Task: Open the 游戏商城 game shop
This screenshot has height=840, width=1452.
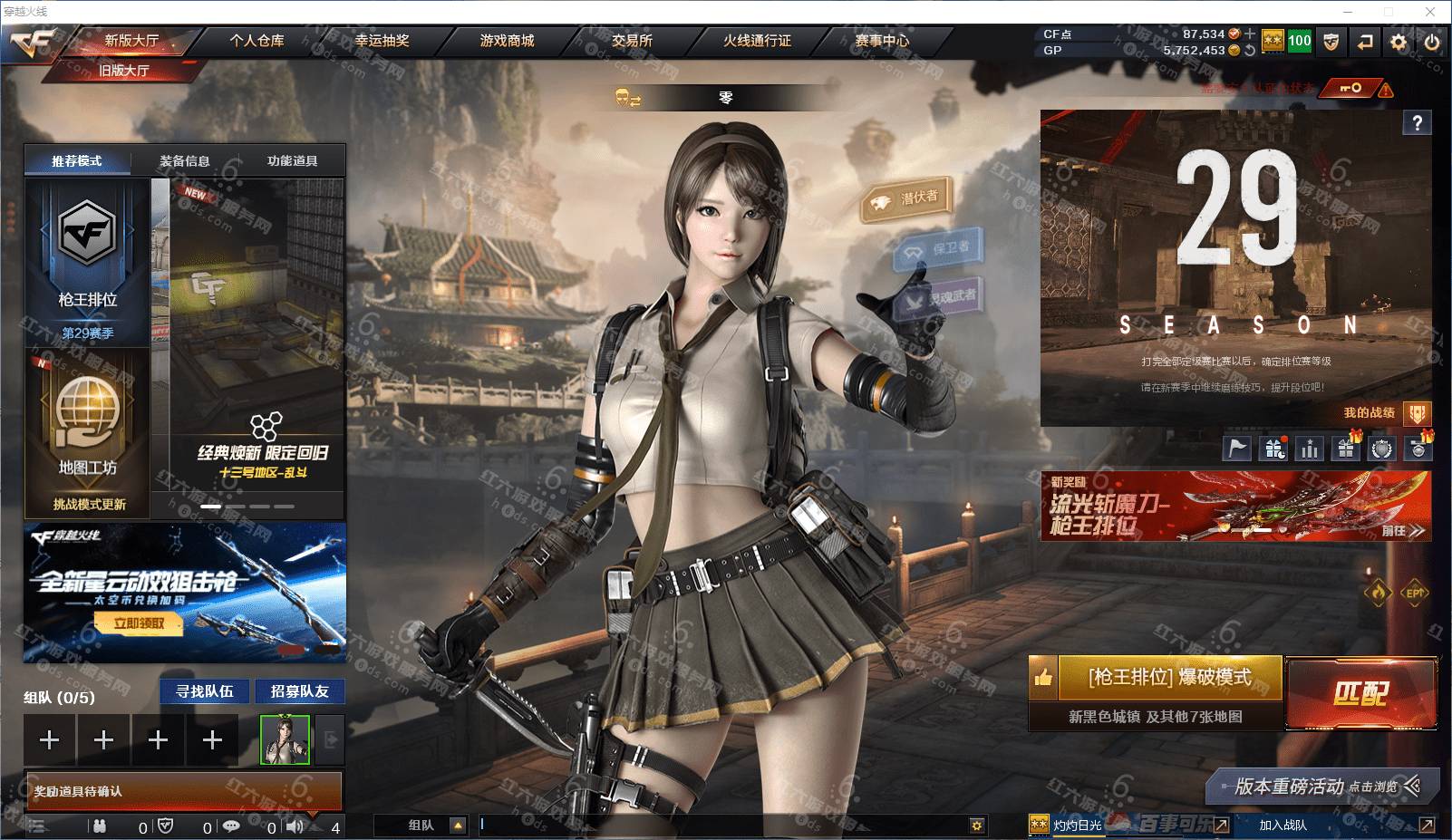Action: (x=507, y=41)
